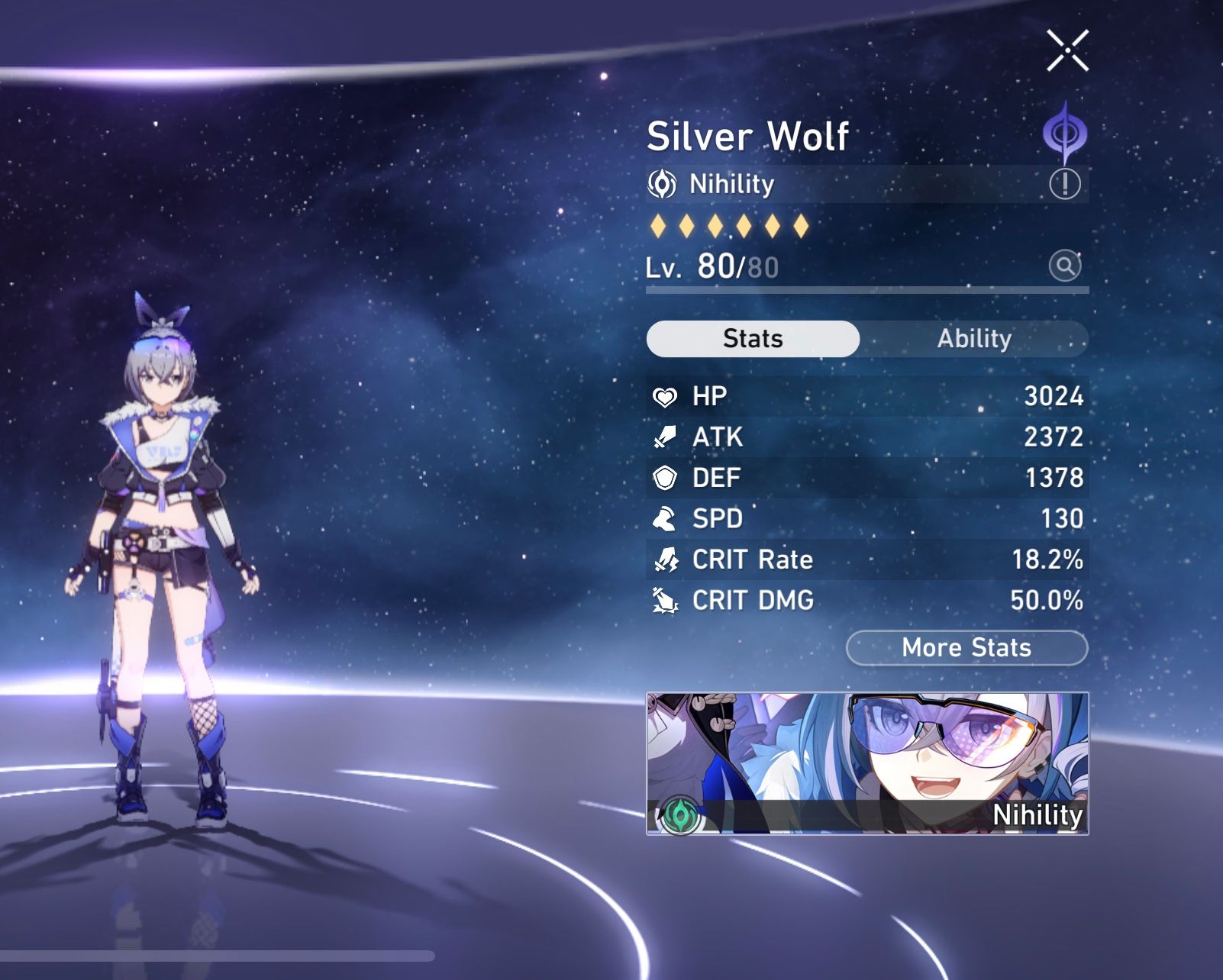
Task: Switch to the Ability tab
Action: (x=975, y=338)
